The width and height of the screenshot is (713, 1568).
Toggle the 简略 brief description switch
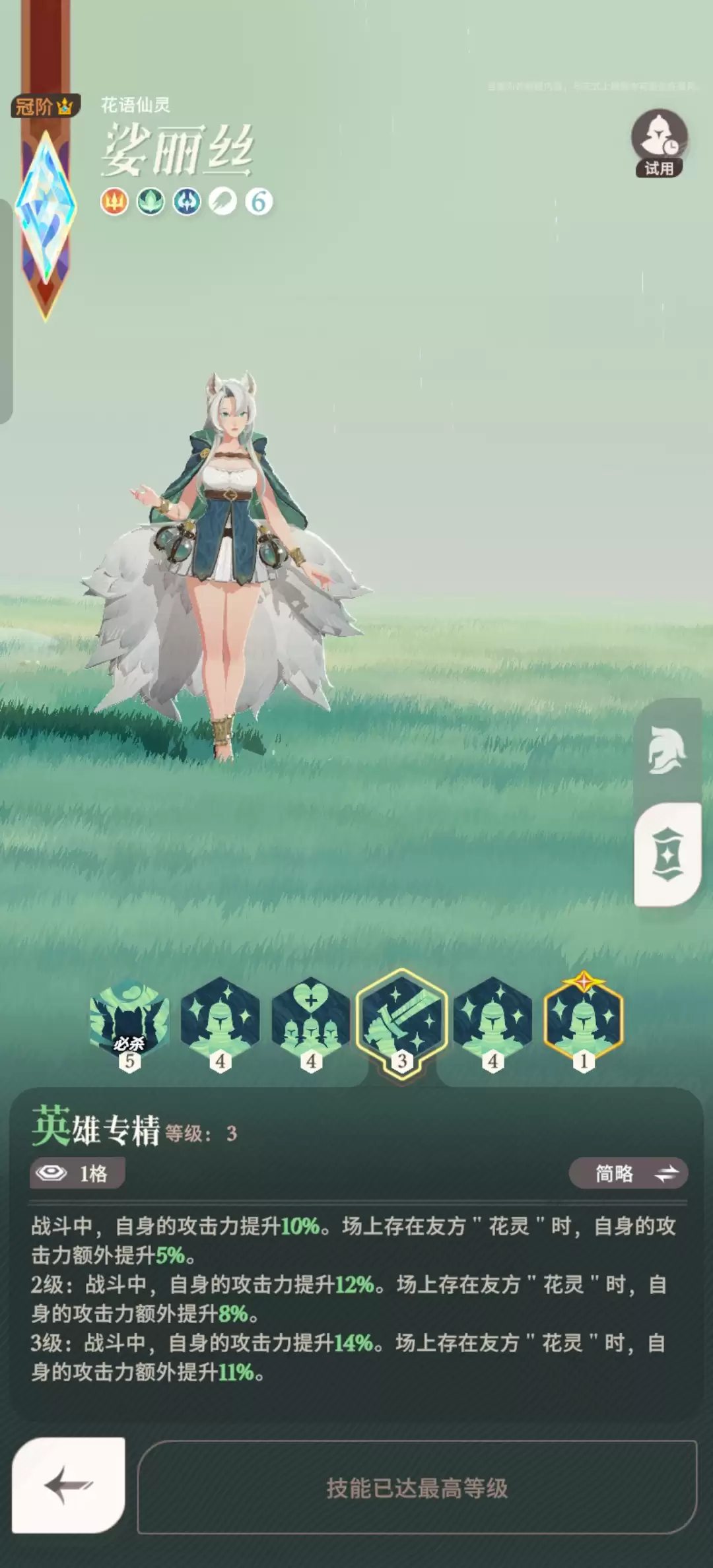(628, 1173)
